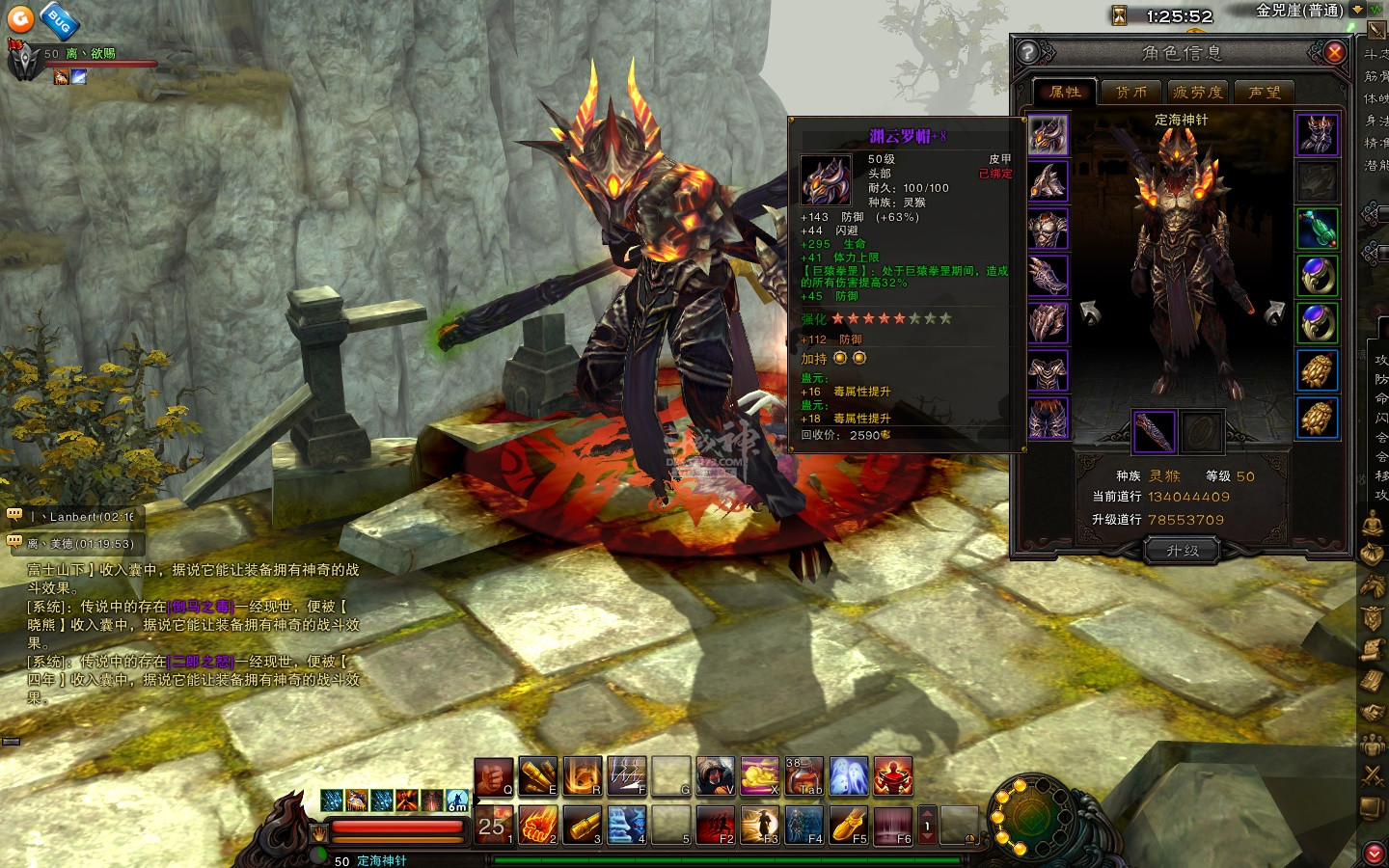Open the help question-mark button

pyautogui.click(x=1028, y=52)
